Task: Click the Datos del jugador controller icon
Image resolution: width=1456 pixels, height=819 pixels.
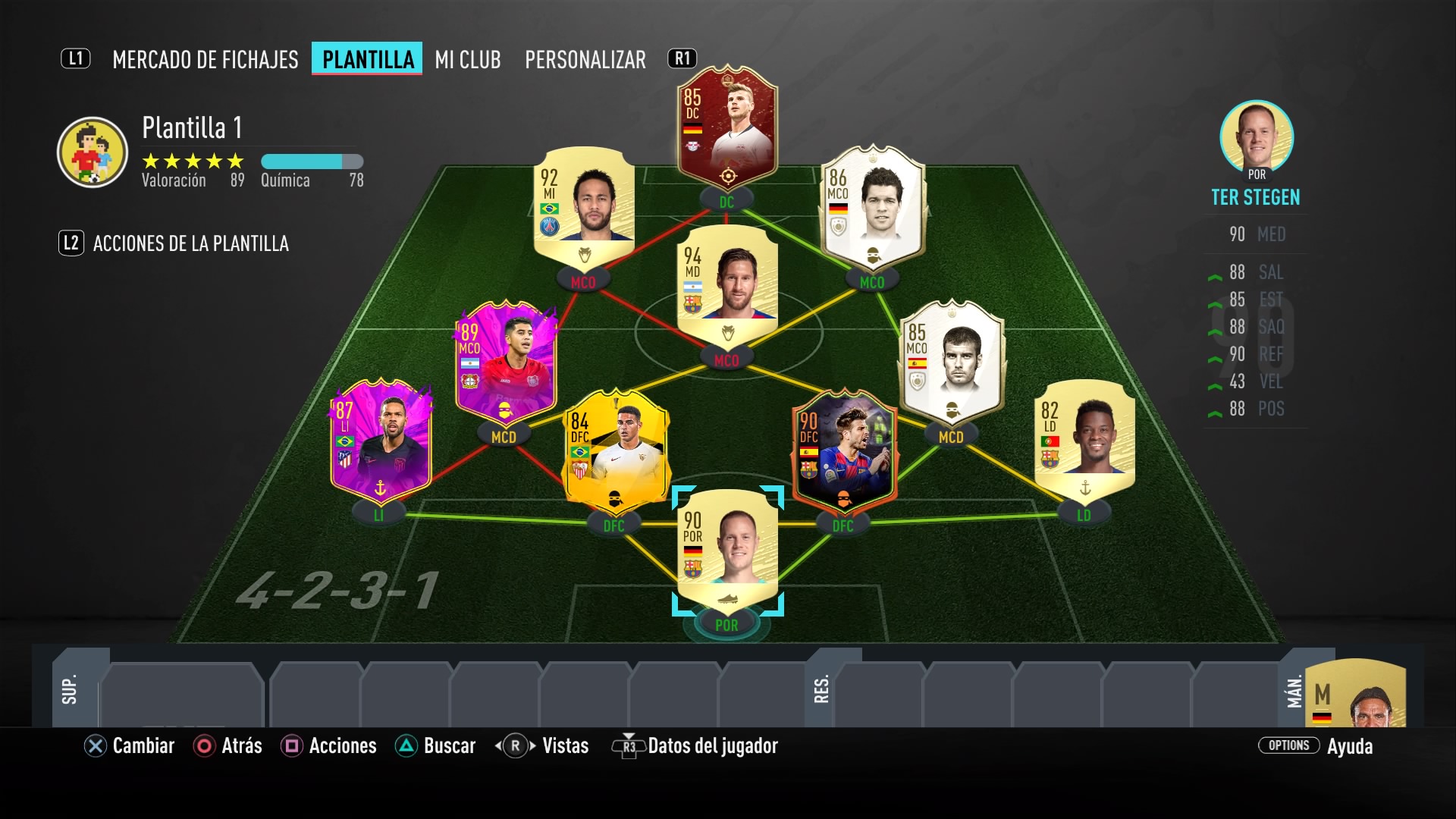Action: pyautogui.click(x=627, y=746)
